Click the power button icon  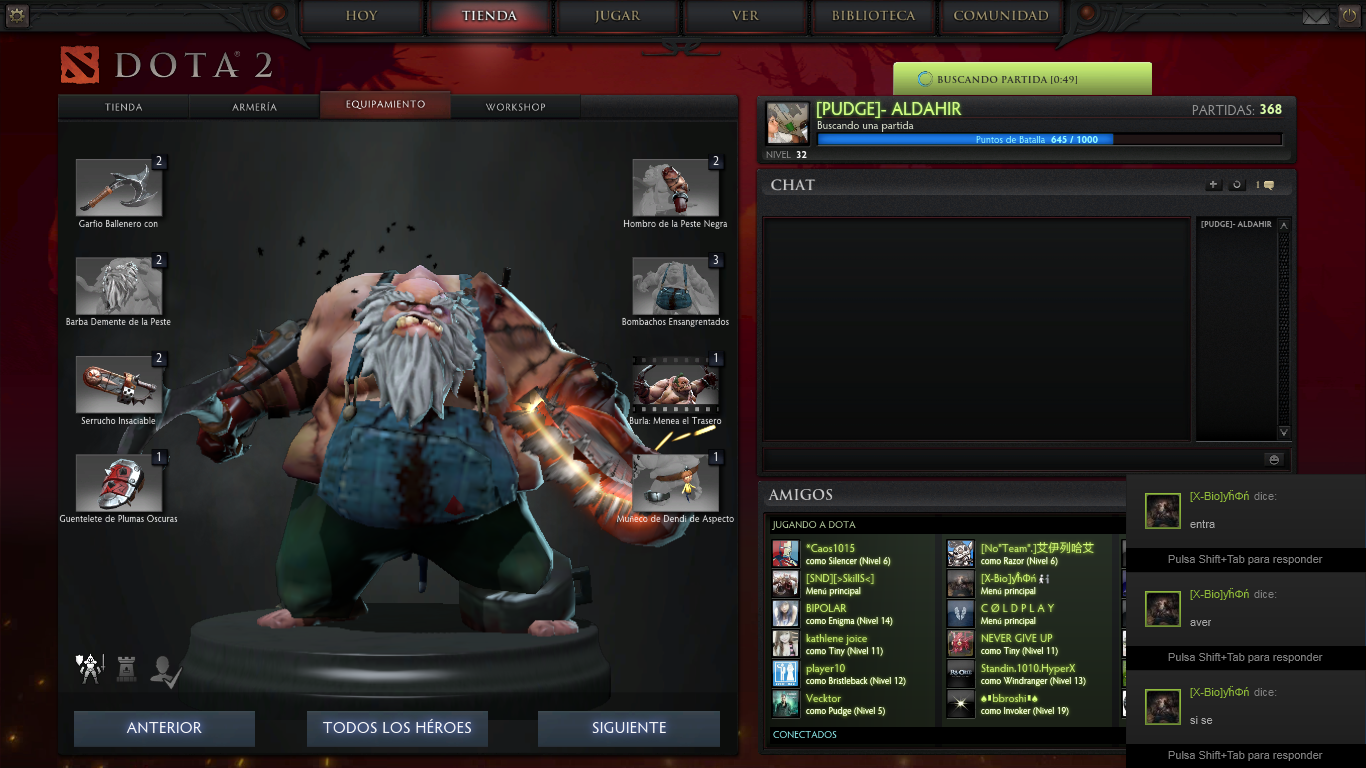click(x=1349, y=15)
